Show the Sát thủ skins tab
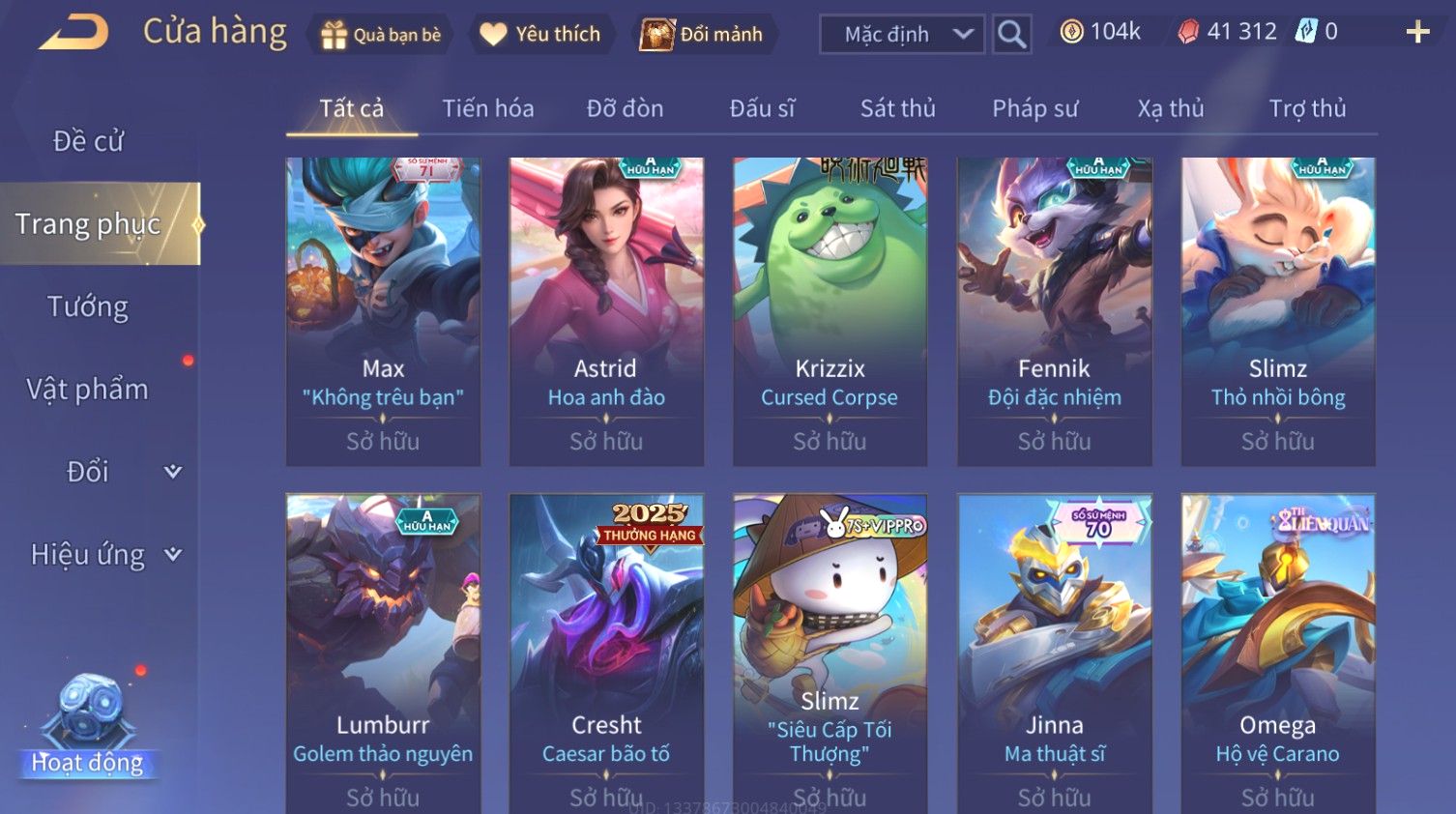Image resolution: width=1456 pixels, height=814 pixels. pyautogui.click(x=898, y=108)
